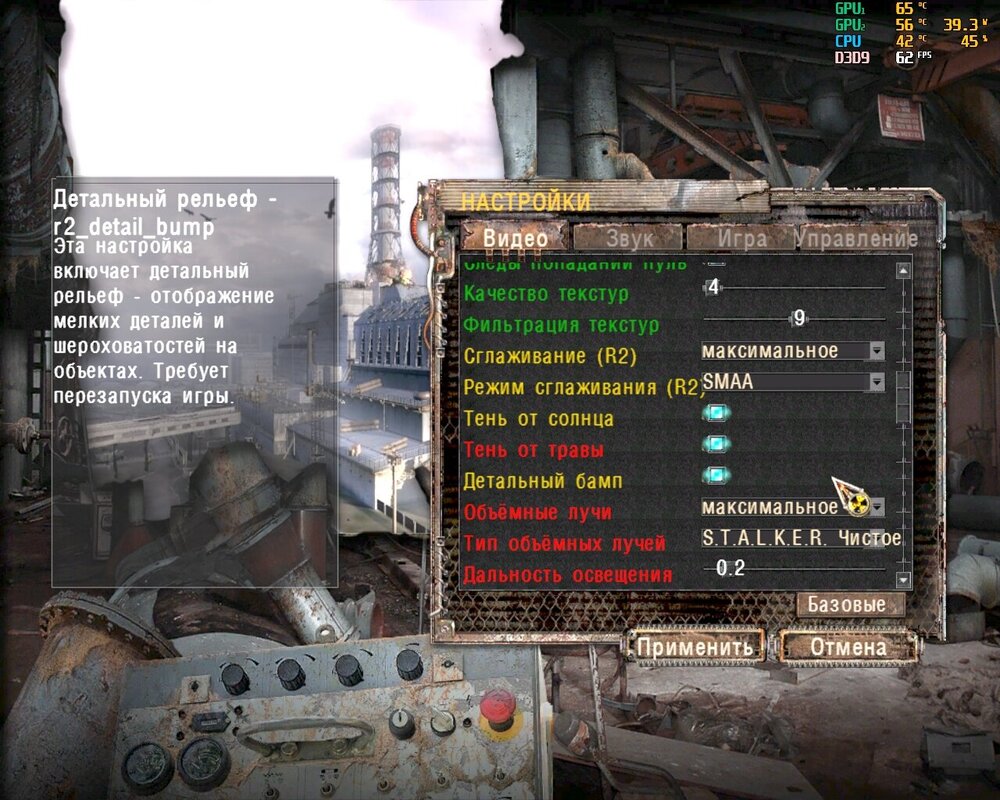This screenshot has height=800, width=1000.
Task: Disable the Детальный бамп checkbox
Action: point(716,477)
